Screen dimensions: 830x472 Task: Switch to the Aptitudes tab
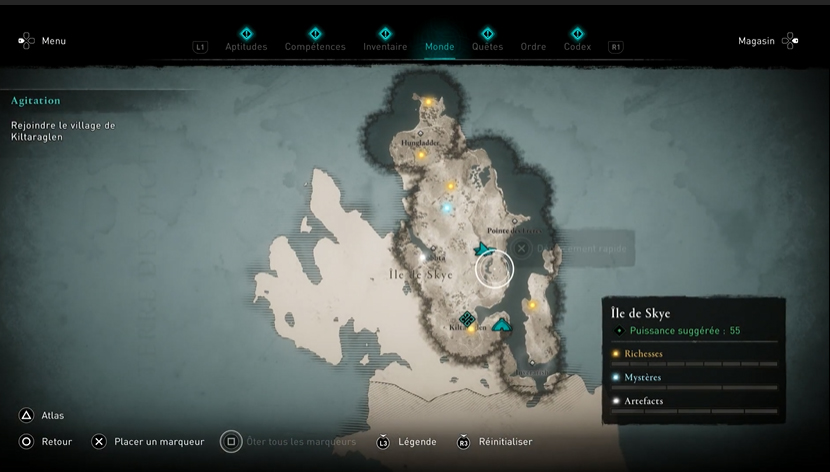point(246,46)
